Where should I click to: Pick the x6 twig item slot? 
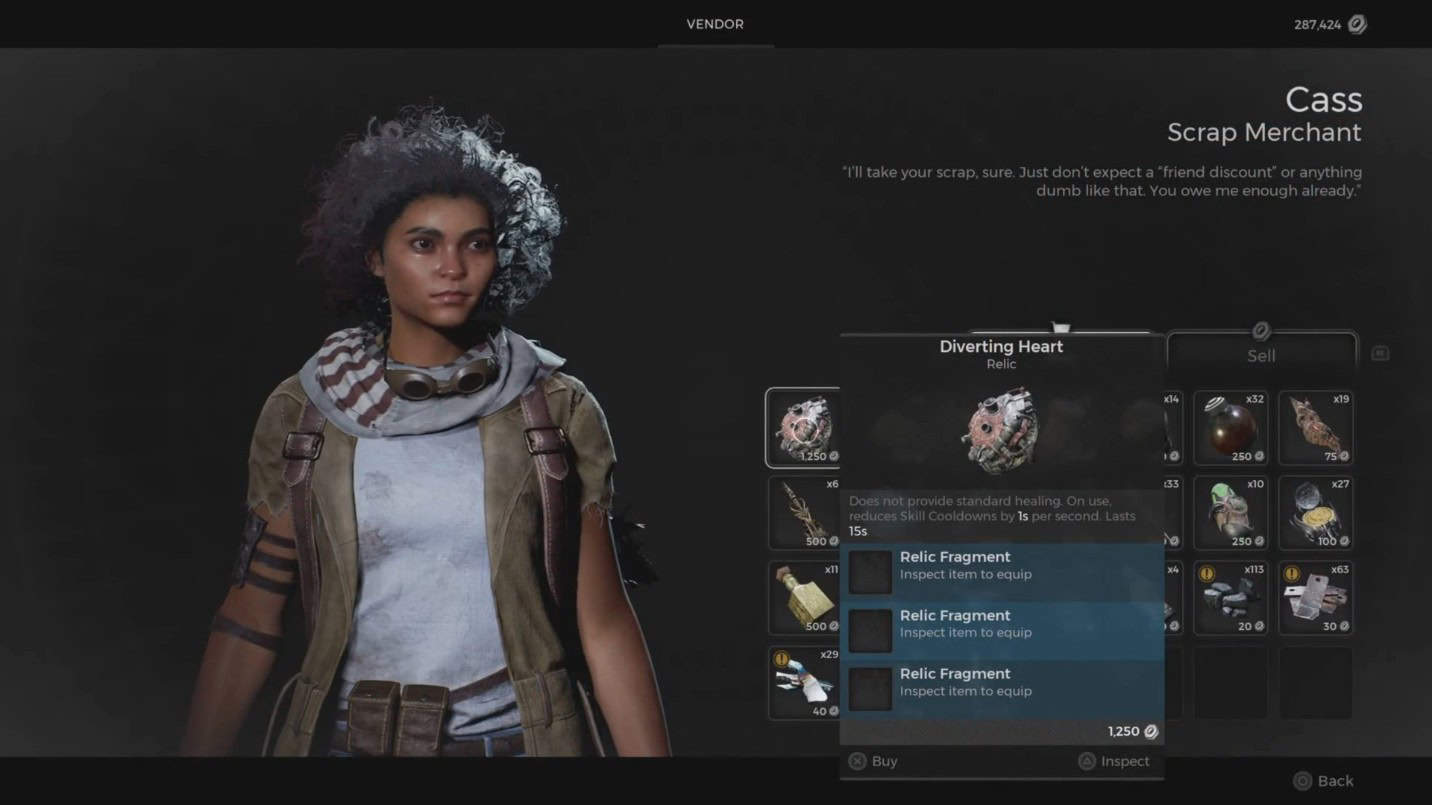[804, 513]
